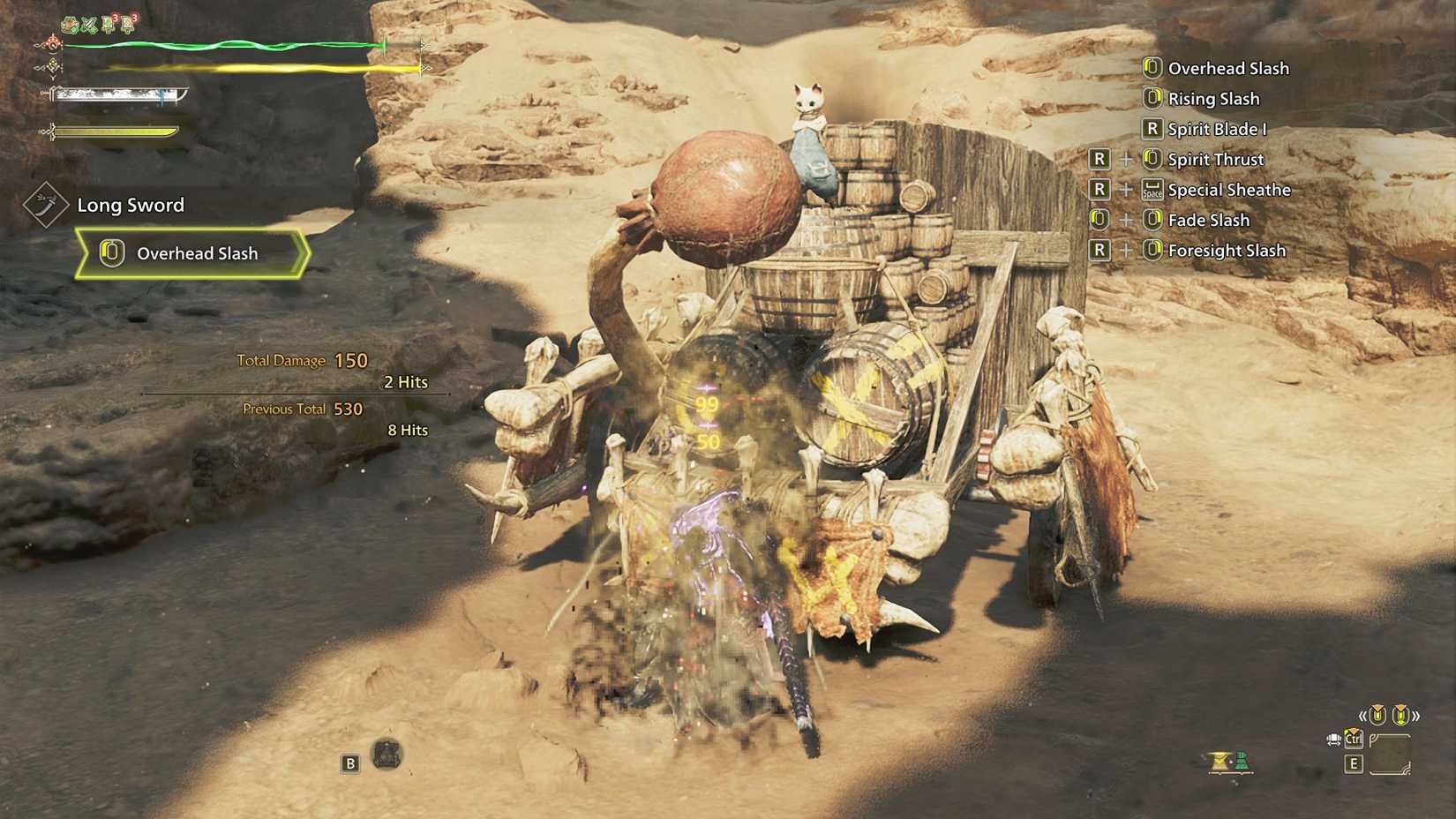
Task: Toggle the Ctrl radial menu prompt in bottom-right
Action: (x=1353, y=740)
